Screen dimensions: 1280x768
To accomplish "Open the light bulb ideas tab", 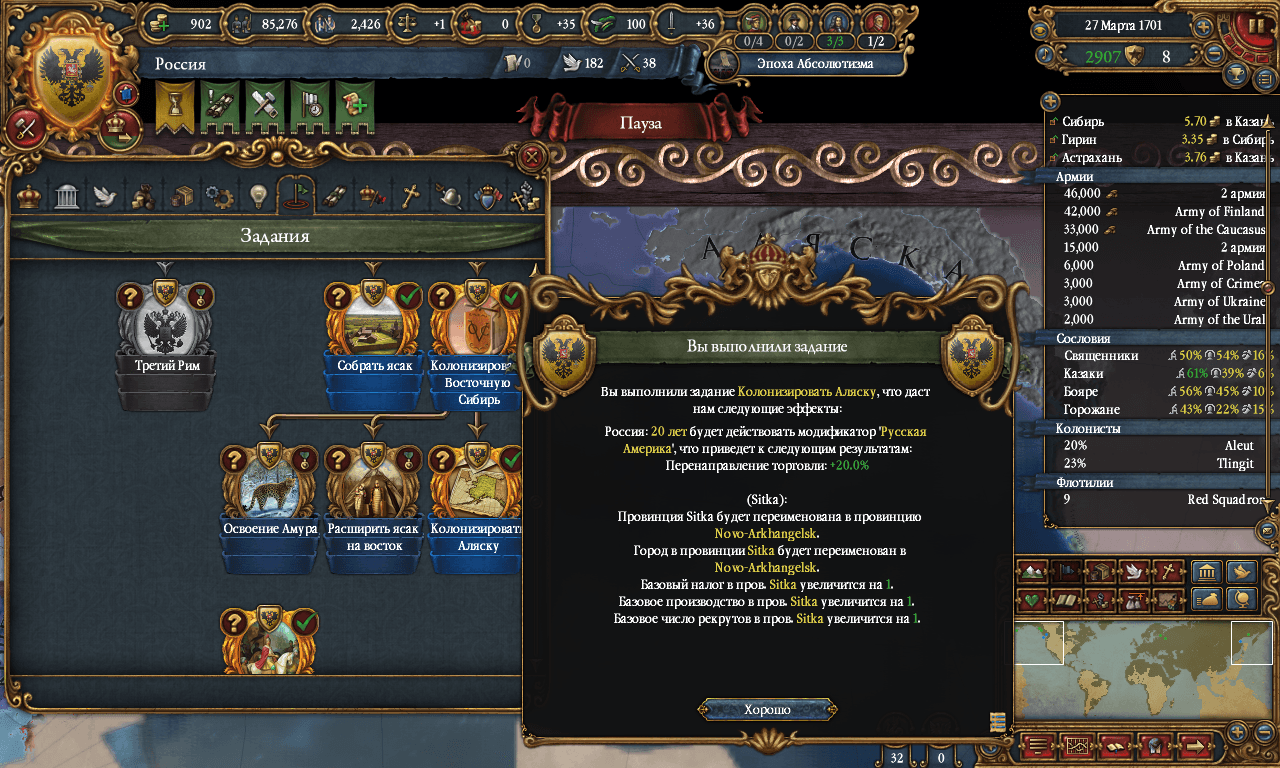I will (258, 196).
